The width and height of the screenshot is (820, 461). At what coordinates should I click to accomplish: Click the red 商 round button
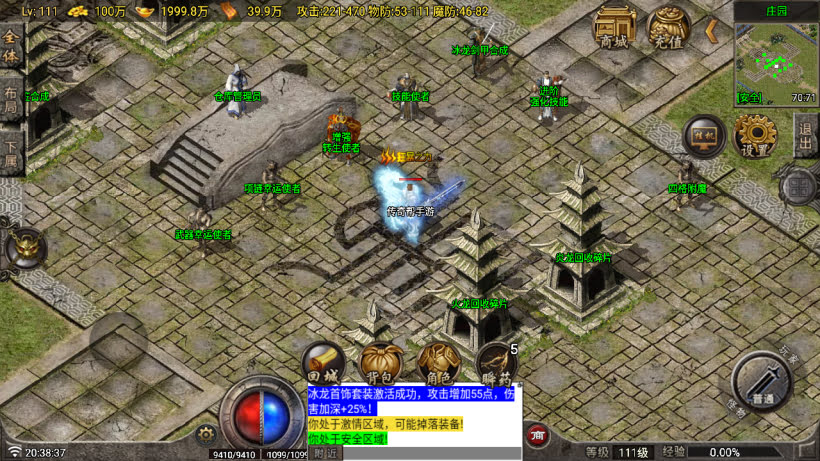click(537, 435)
